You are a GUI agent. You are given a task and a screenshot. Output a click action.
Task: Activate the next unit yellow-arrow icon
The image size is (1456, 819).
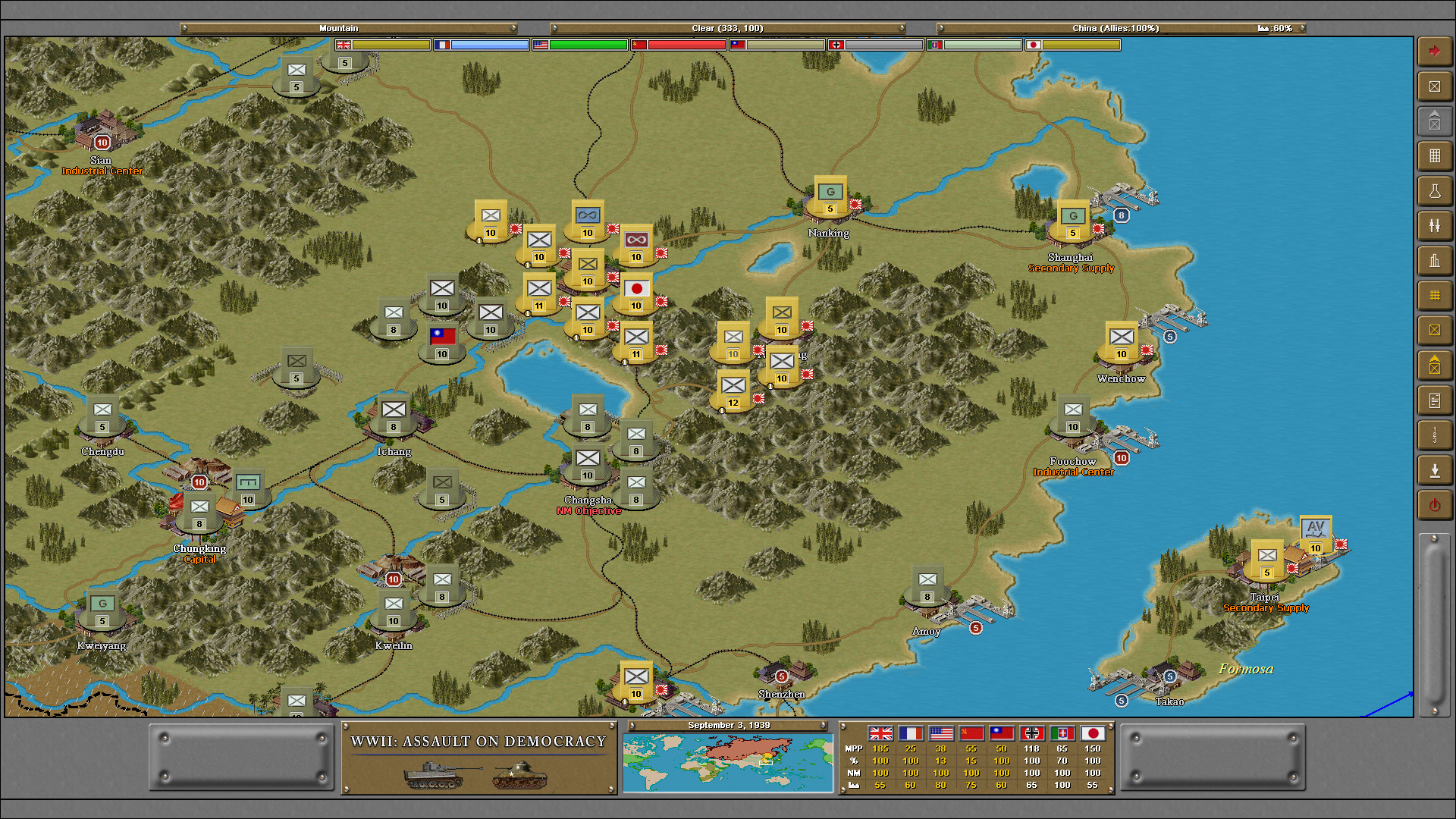[1435, 365]
